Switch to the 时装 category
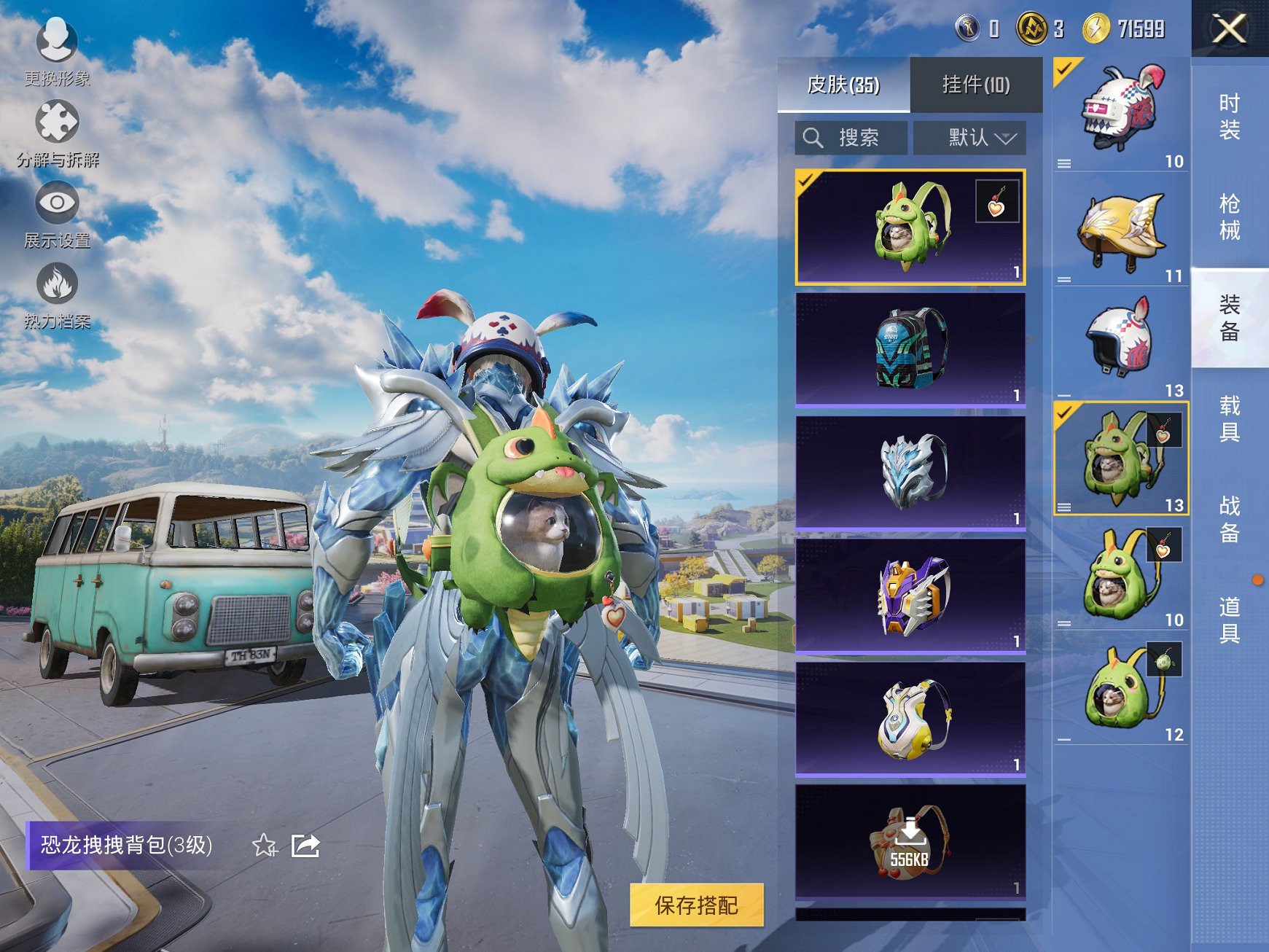This screenshot has height=952, width=1269. [x=1230, y=117]
